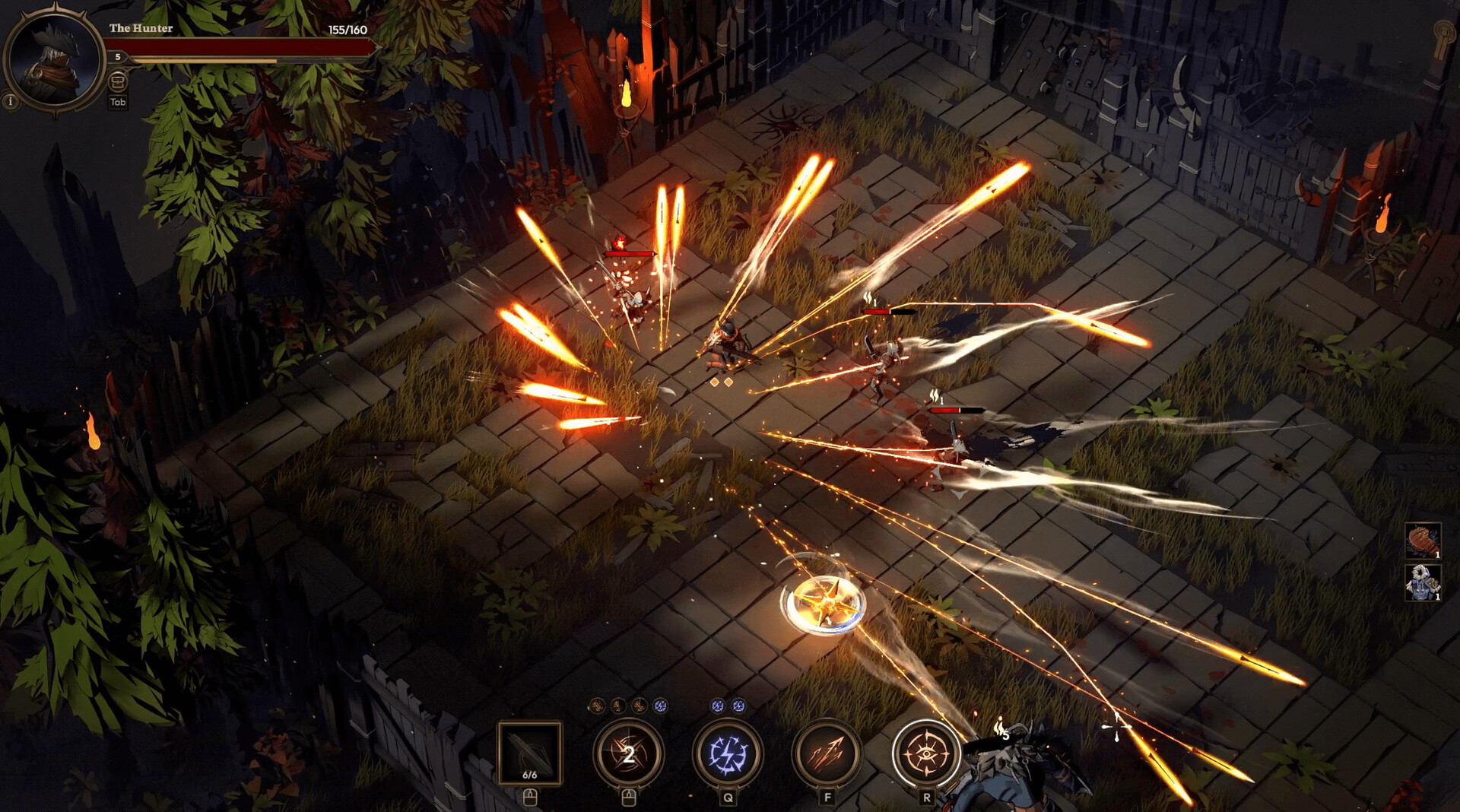Viewport: 1460px width, 812px height.
Task: Trigger the blue lightning ring ability
Action: [728, 753]
